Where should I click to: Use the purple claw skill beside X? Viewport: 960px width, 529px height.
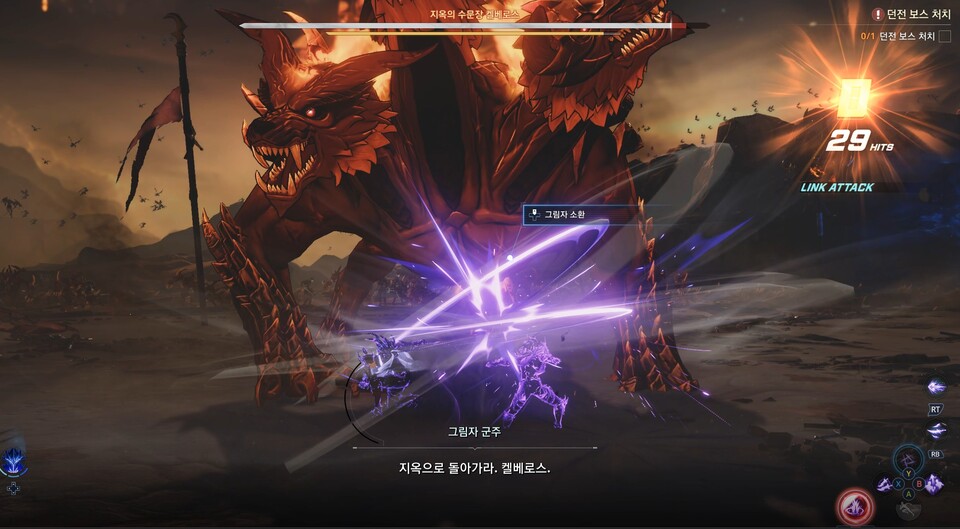coord(885,484)
